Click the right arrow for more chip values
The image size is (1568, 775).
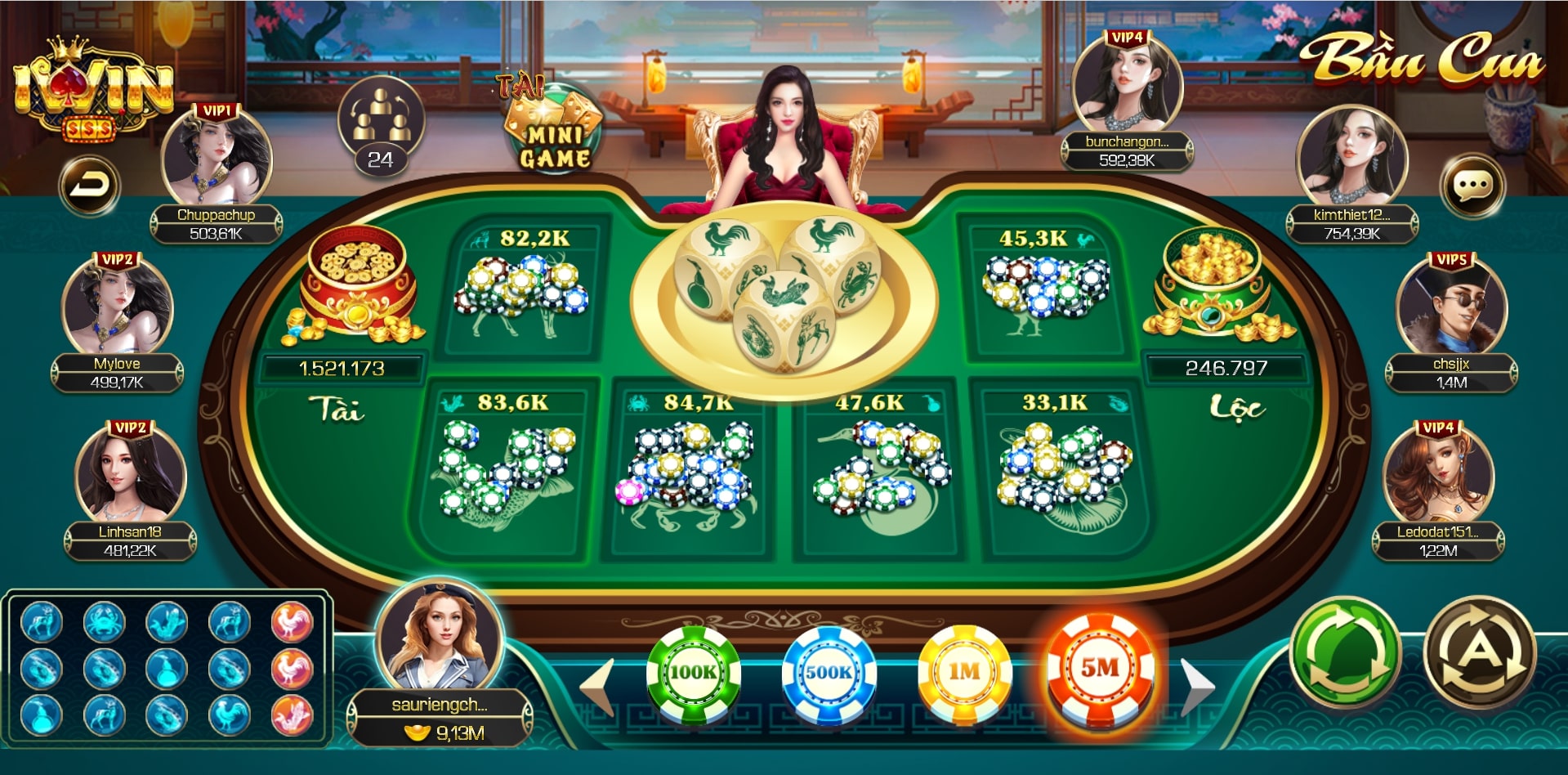[x=1195, y=681]
